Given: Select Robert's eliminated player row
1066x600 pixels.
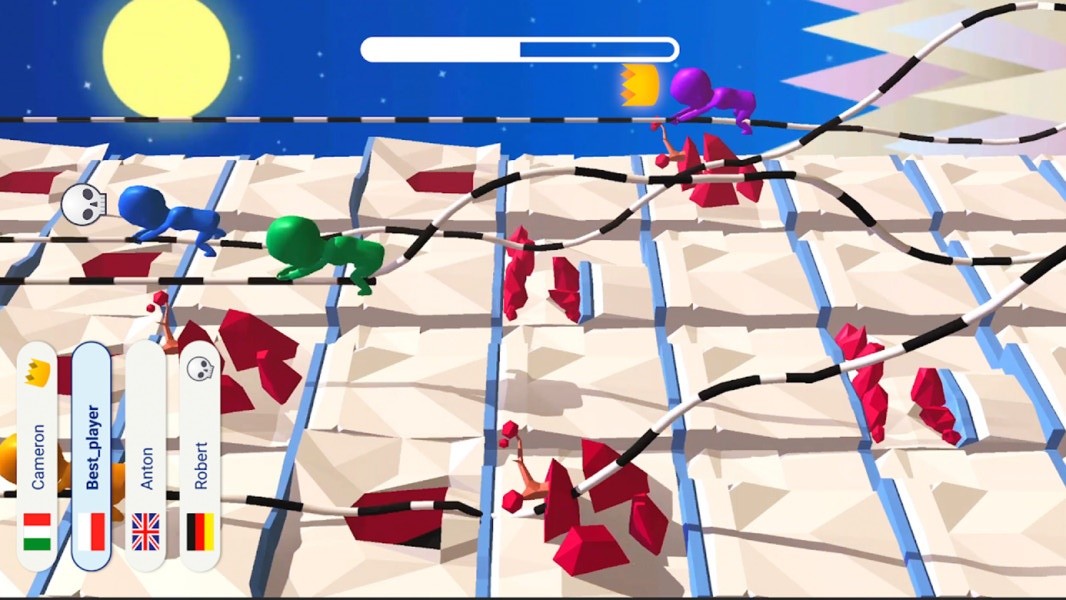Looking at the screenshot, I should click(200, 456).
